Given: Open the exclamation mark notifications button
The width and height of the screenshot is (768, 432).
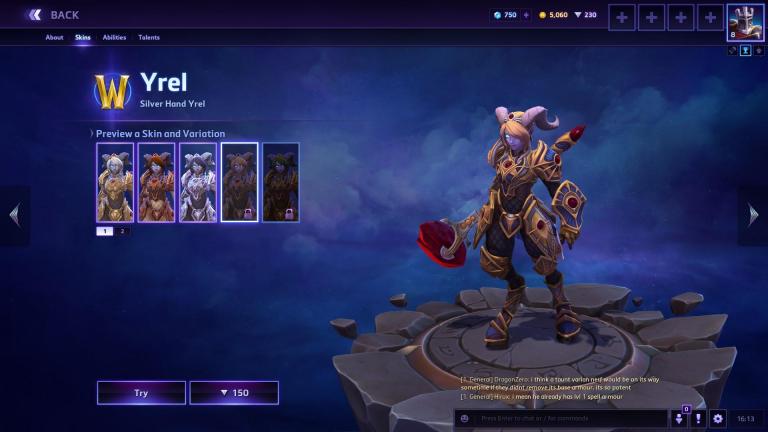Looking at the screenshot, I should point(699,418).
